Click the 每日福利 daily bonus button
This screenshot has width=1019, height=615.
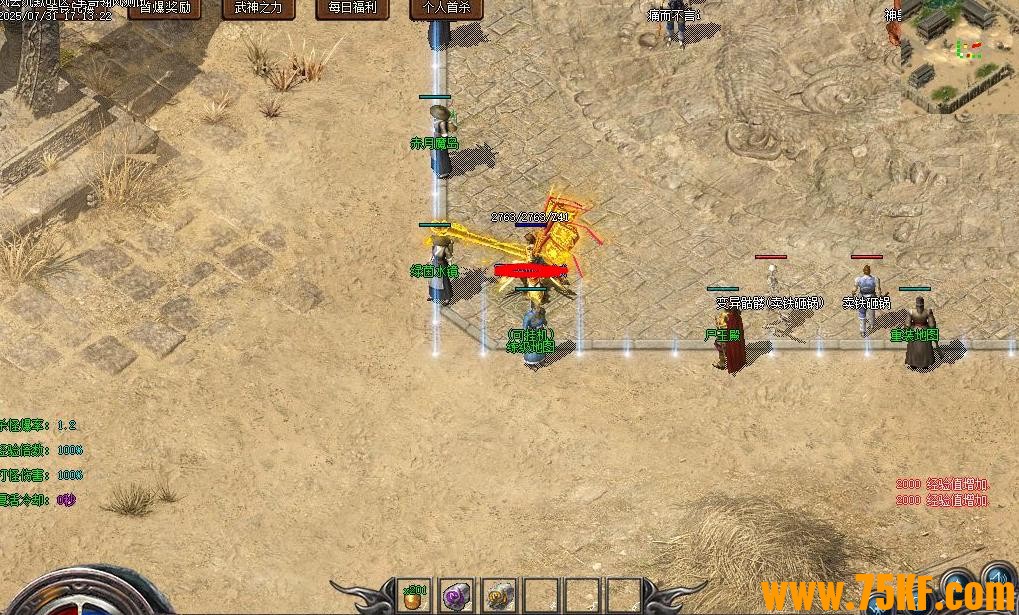click(x=352, y=8)
